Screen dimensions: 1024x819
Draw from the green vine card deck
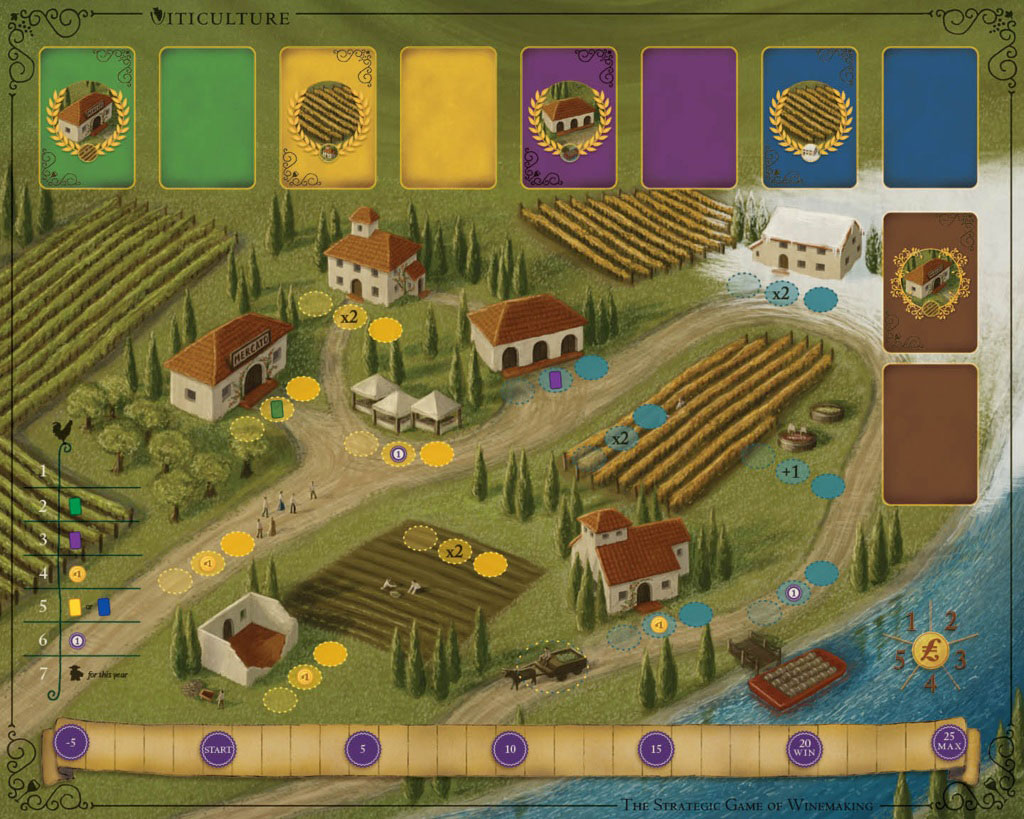(87, 117)
